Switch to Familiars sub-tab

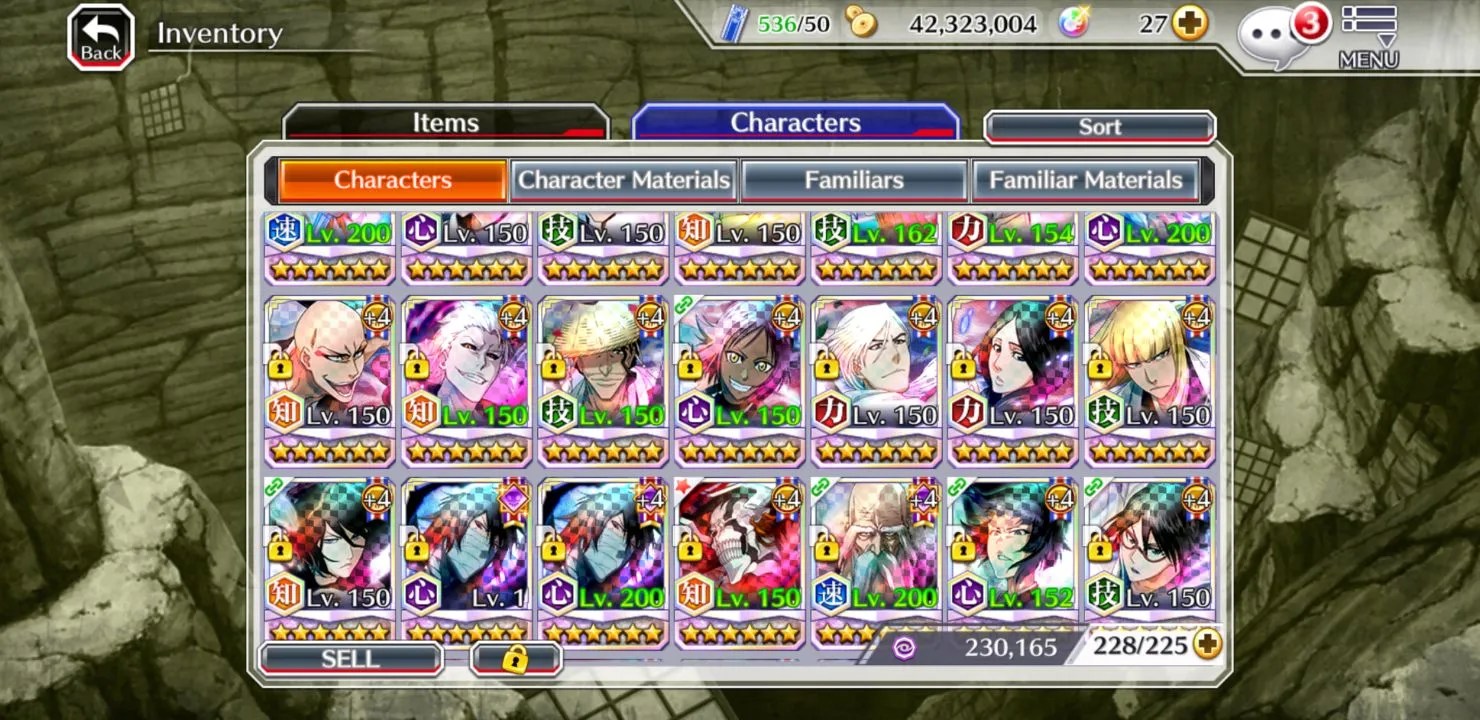click(854, 181)
